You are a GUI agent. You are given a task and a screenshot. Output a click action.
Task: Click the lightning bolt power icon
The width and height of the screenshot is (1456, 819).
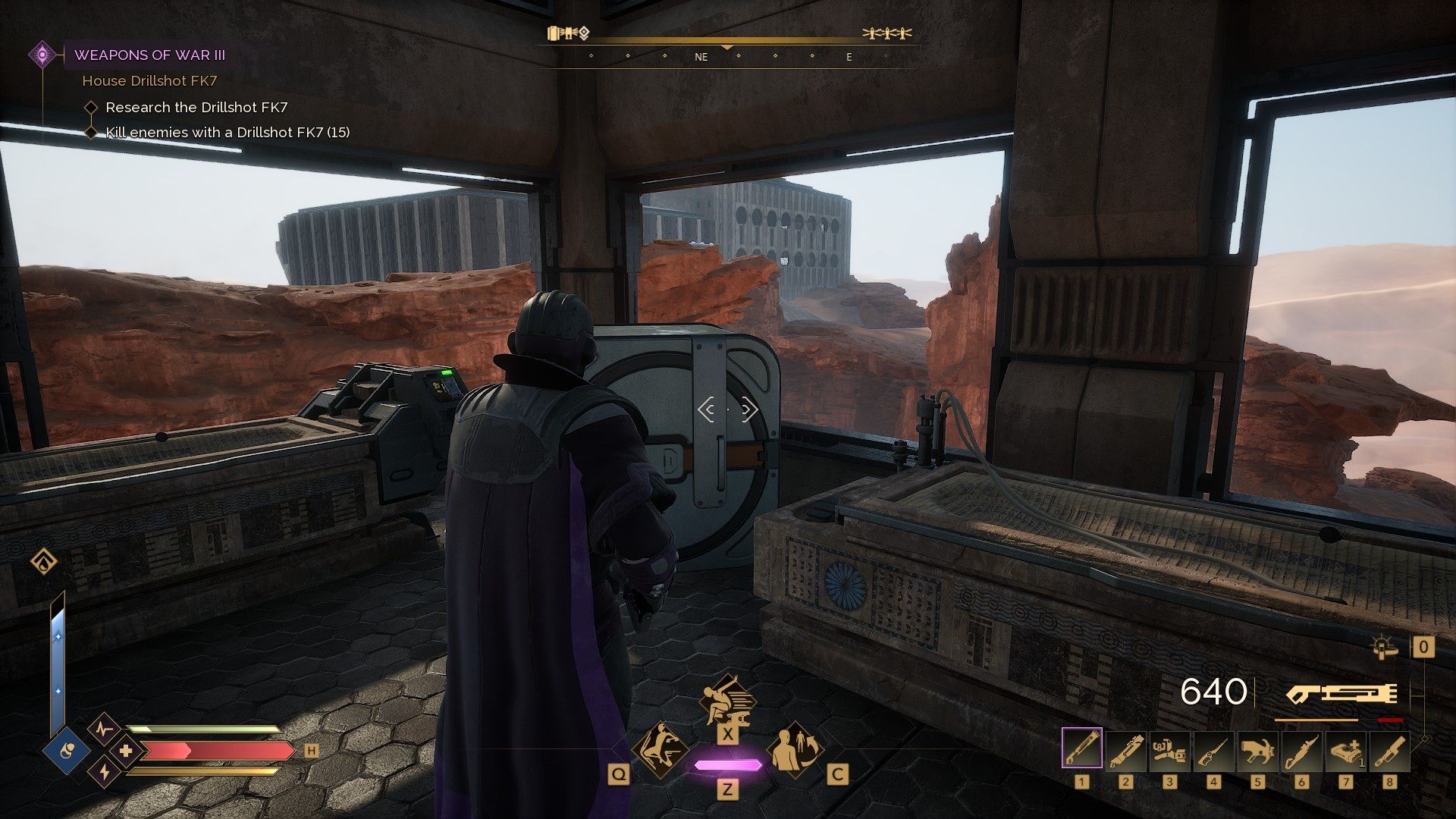104,773
